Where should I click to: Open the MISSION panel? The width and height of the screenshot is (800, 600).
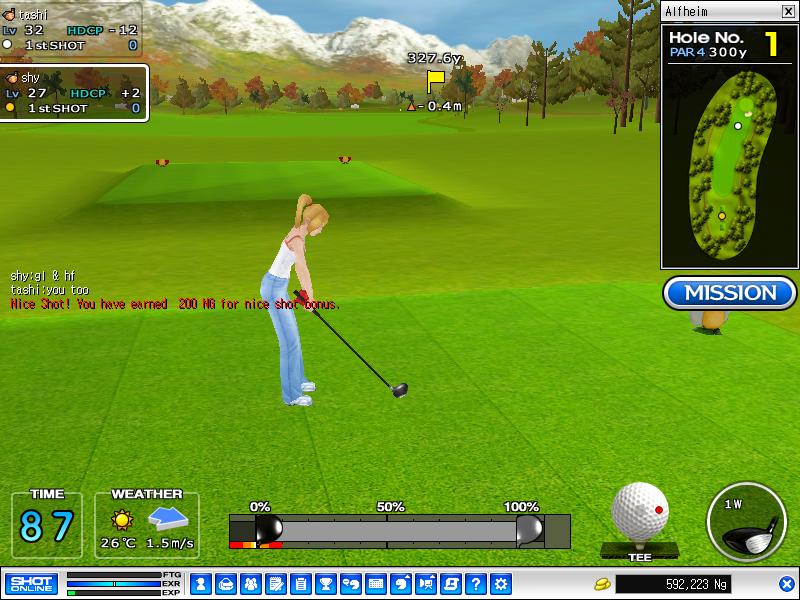[730, 293]
